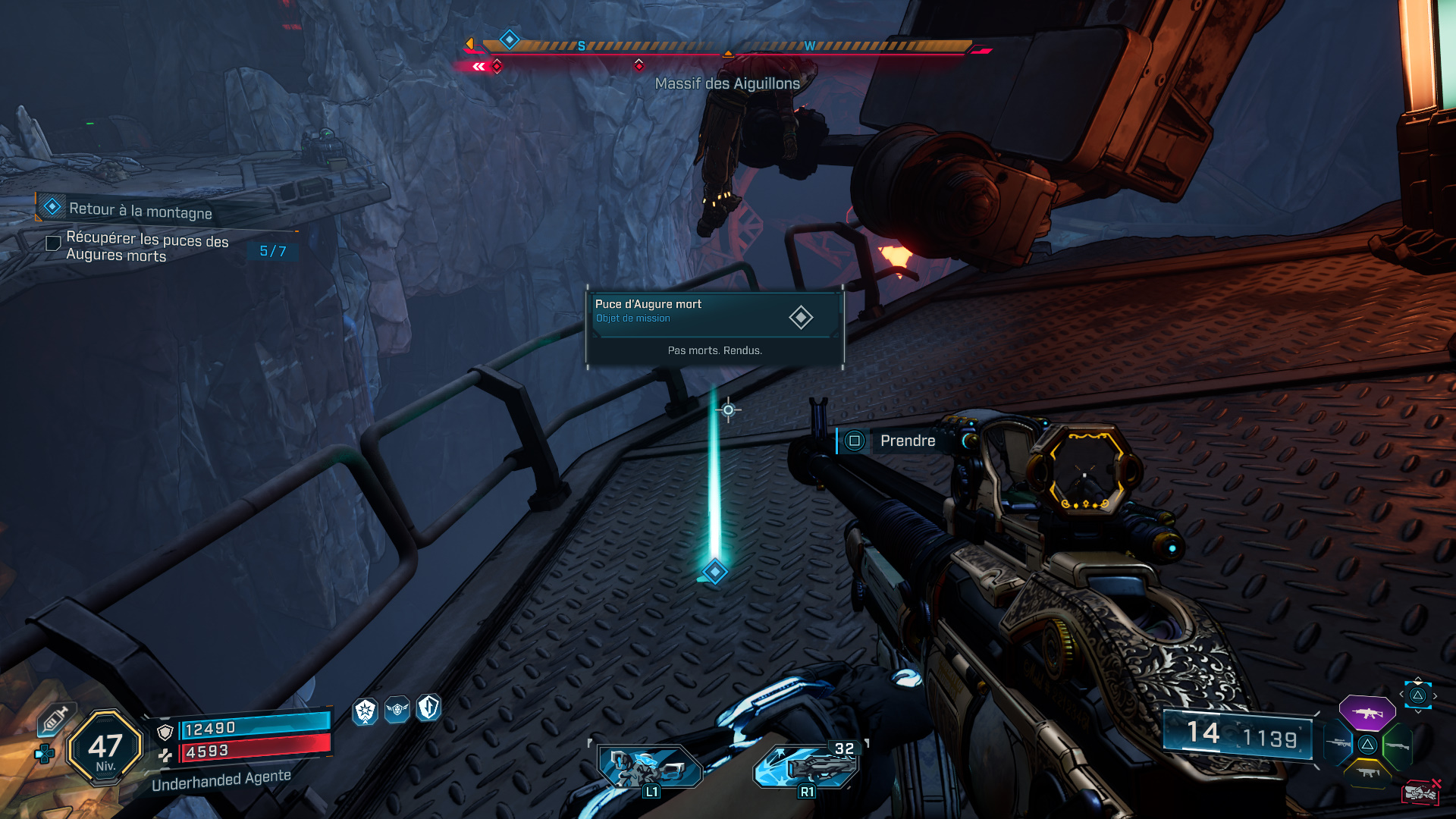Switch to the blue sniper rifle slot
The image size is (1456, 819).
tap(1338, 743)
